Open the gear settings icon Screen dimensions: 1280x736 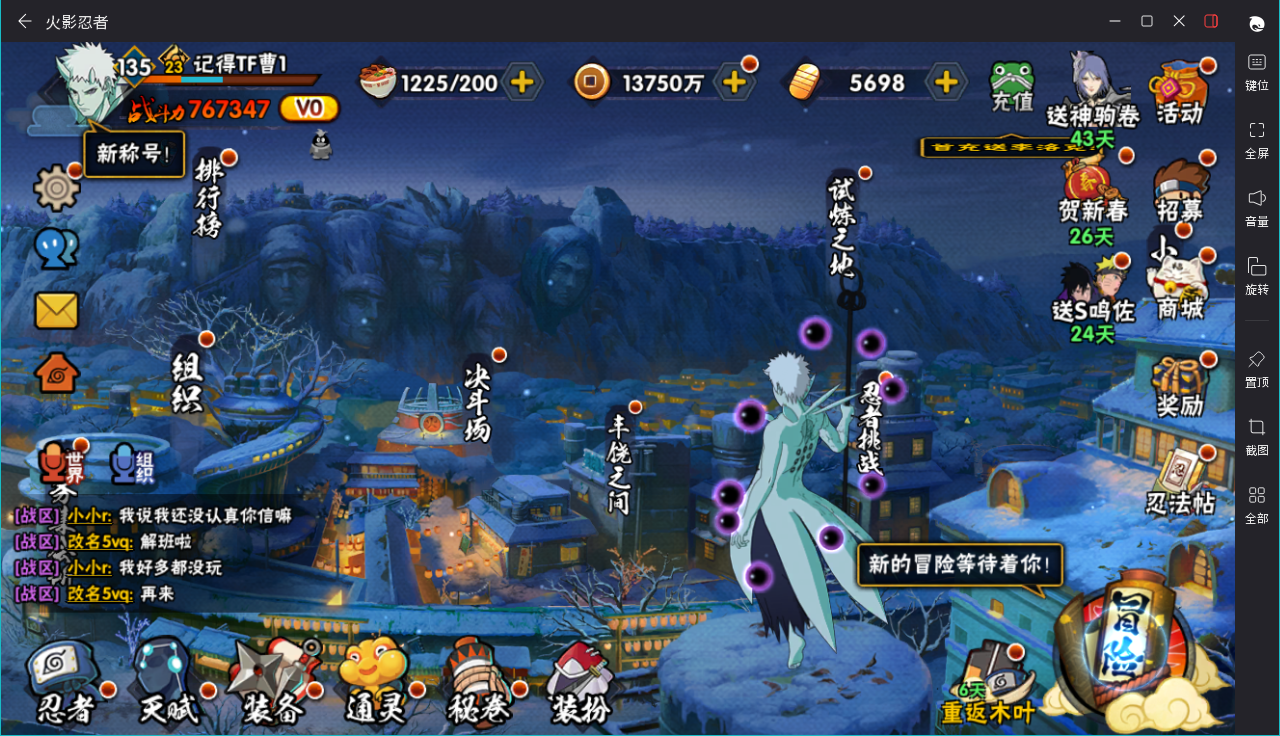point(57,187)
